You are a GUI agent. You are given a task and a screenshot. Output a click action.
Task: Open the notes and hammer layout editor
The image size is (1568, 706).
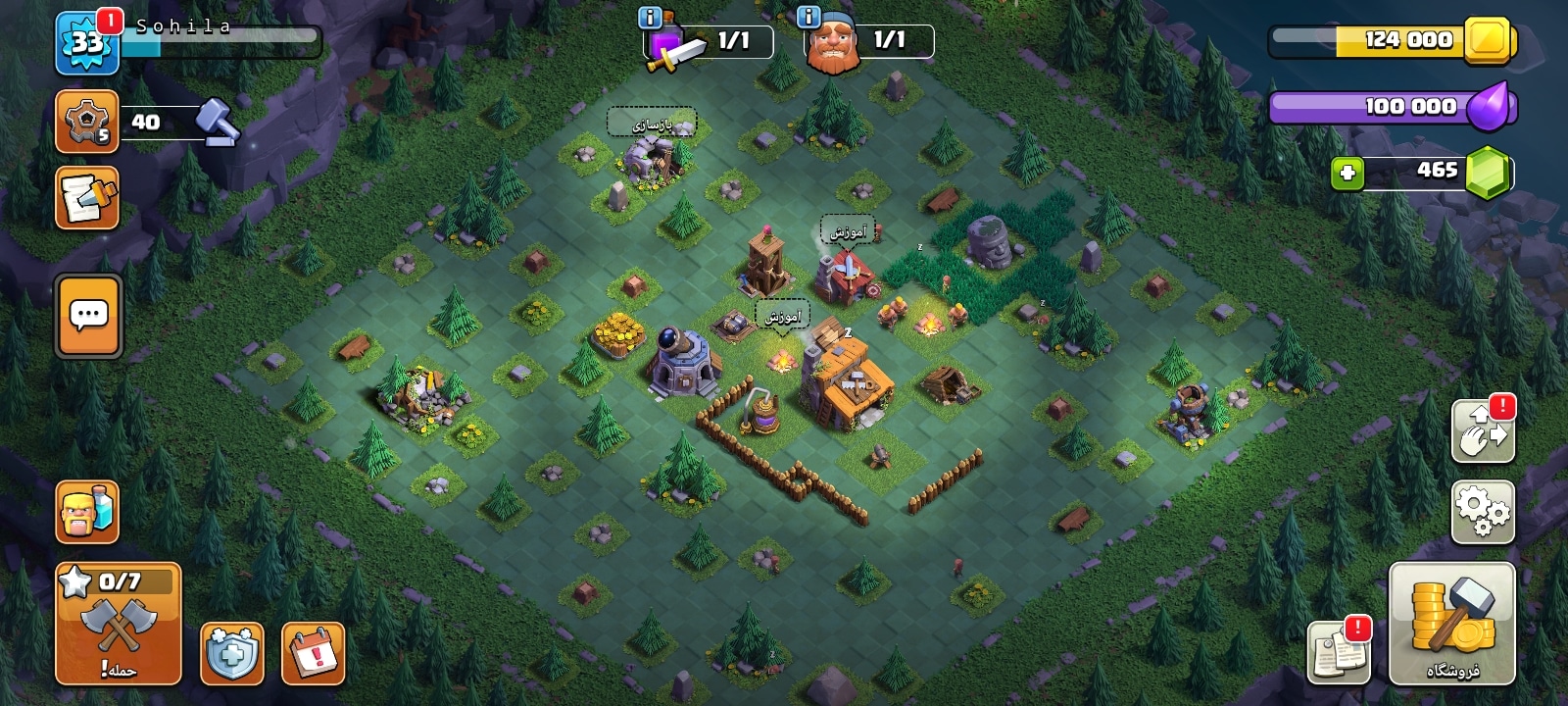coord(87,197)
